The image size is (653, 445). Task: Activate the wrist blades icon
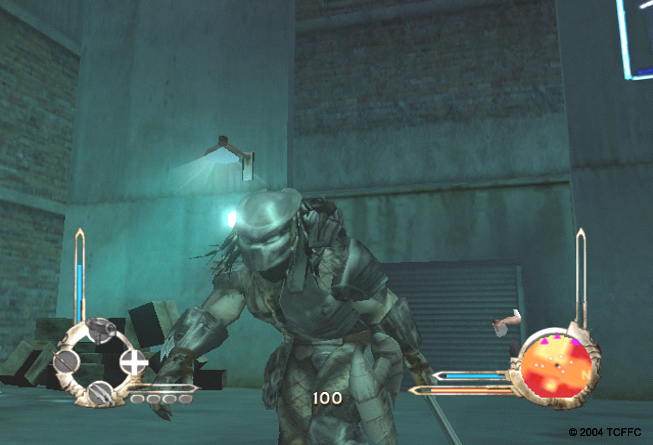click(100, 393)
